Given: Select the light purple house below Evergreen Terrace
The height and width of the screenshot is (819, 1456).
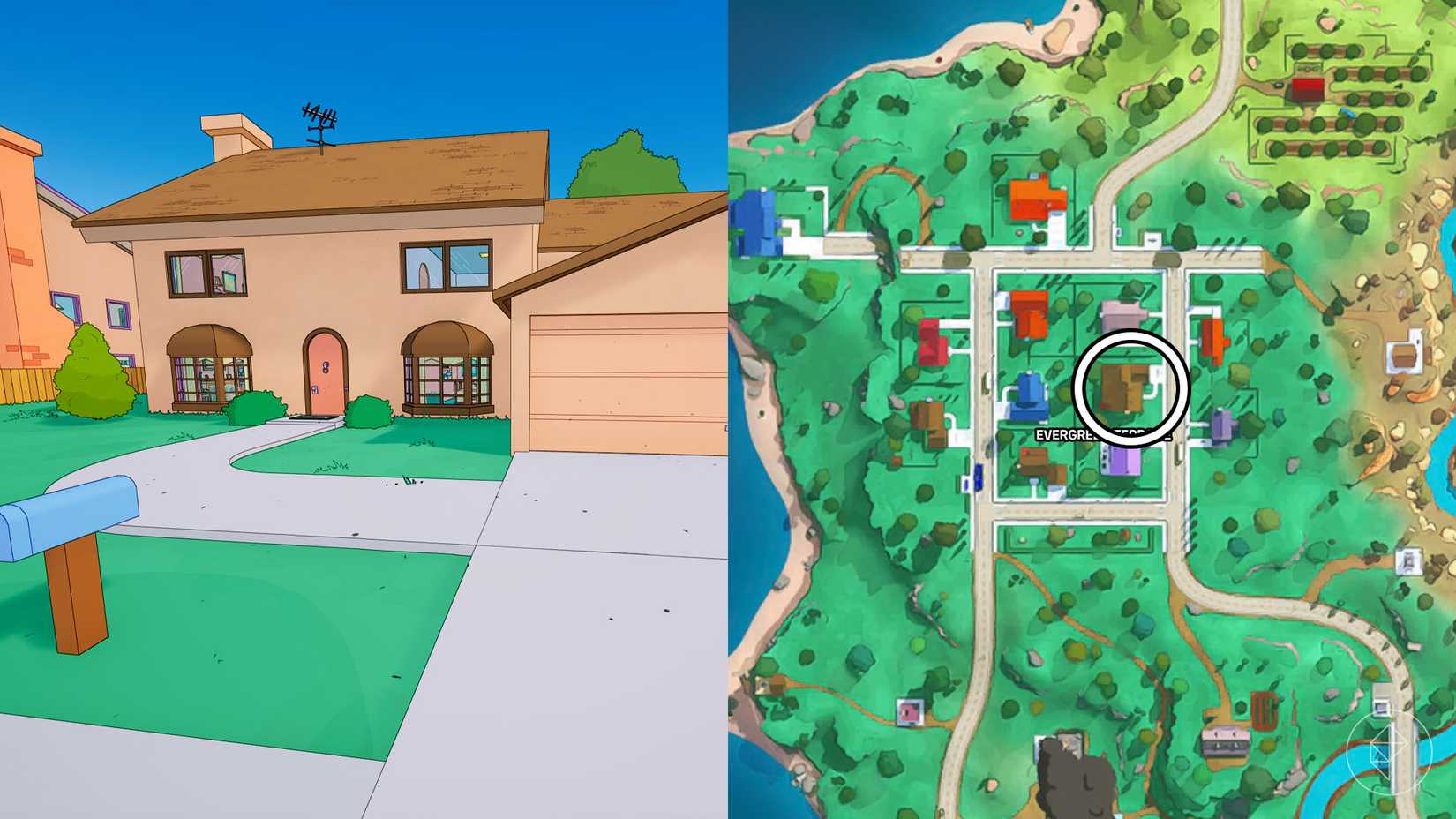Looking at the screenshot, I should pos(1121,462).
